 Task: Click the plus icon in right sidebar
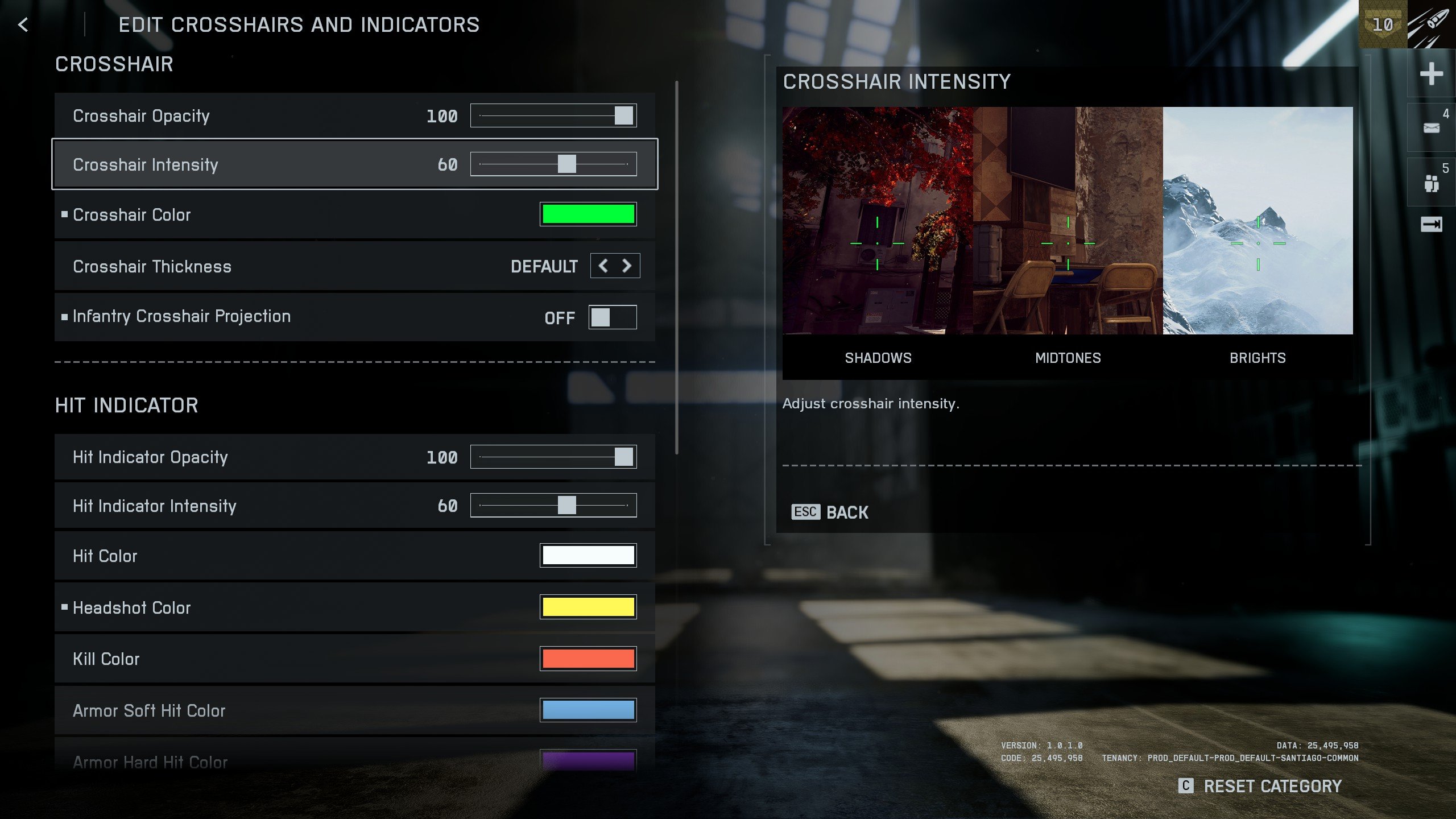coord(1431,74)
